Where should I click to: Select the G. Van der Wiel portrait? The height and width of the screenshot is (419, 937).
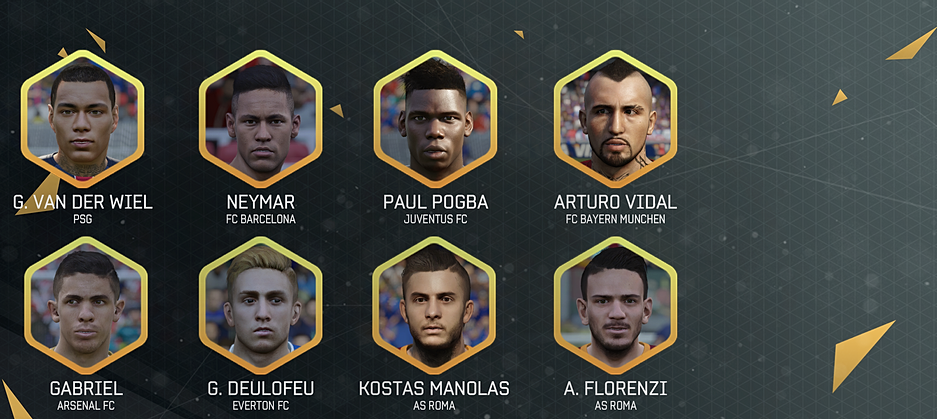pyautogui.click(x=83, y=117)
